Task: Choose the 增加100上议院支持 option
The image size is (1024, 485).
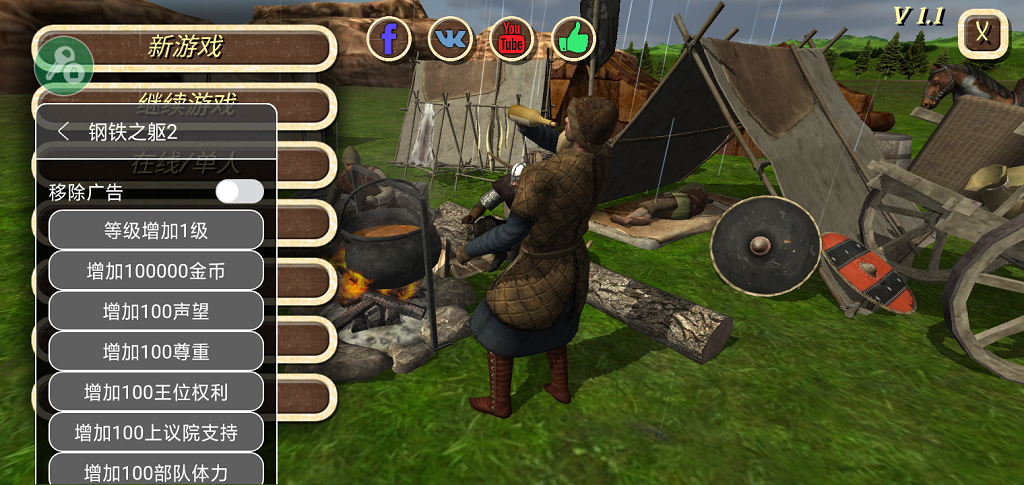Action: [x=156, y=432]
